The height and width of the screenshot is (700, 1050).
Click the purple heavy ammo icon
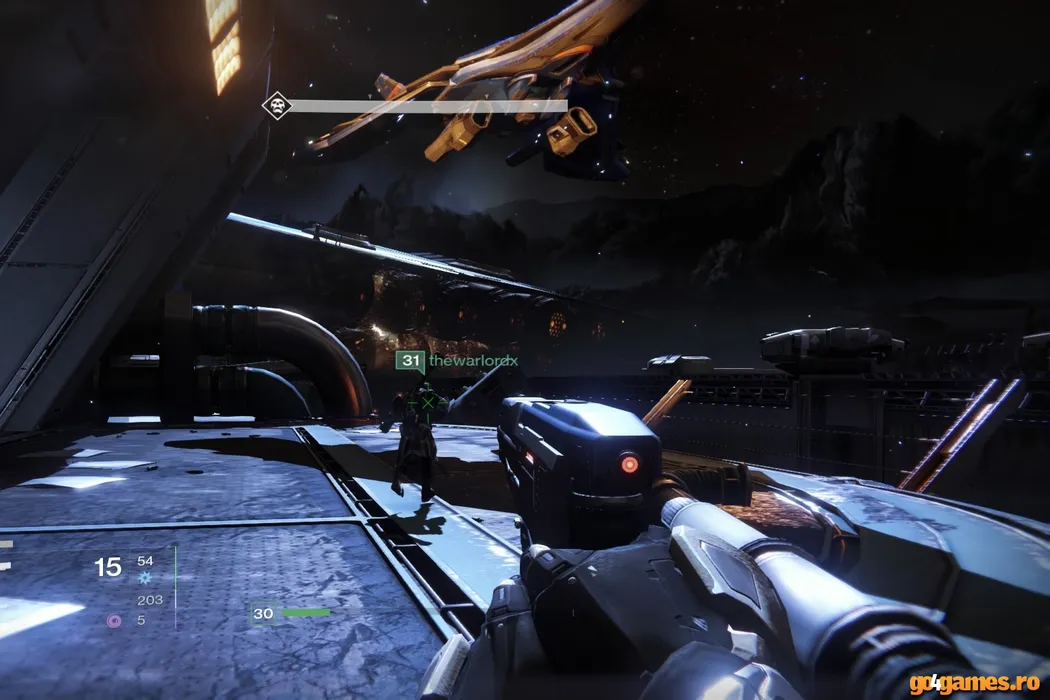click(114, 620)
